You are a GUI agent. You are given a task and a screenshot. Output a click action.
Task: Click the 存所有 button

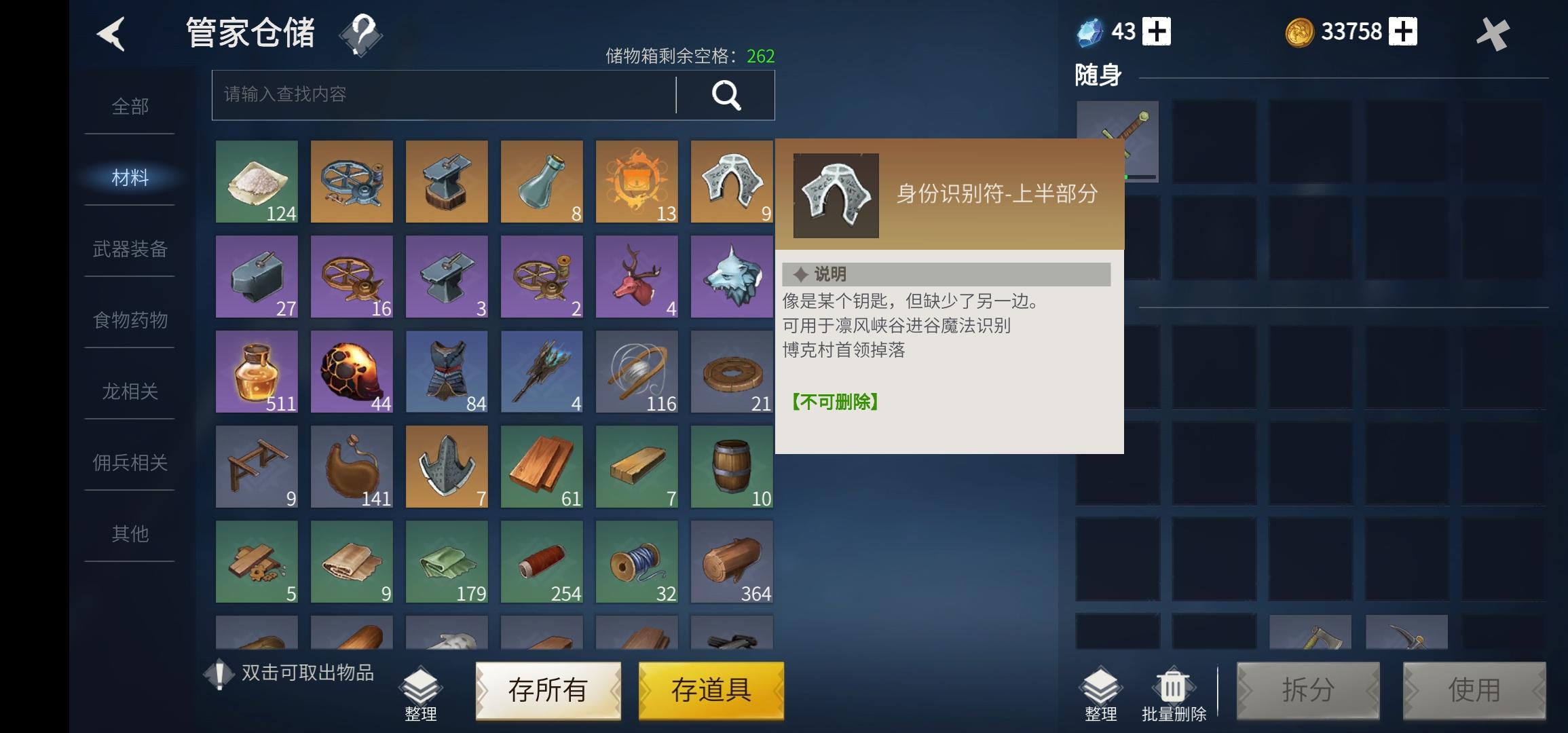[x=548, y=690]
